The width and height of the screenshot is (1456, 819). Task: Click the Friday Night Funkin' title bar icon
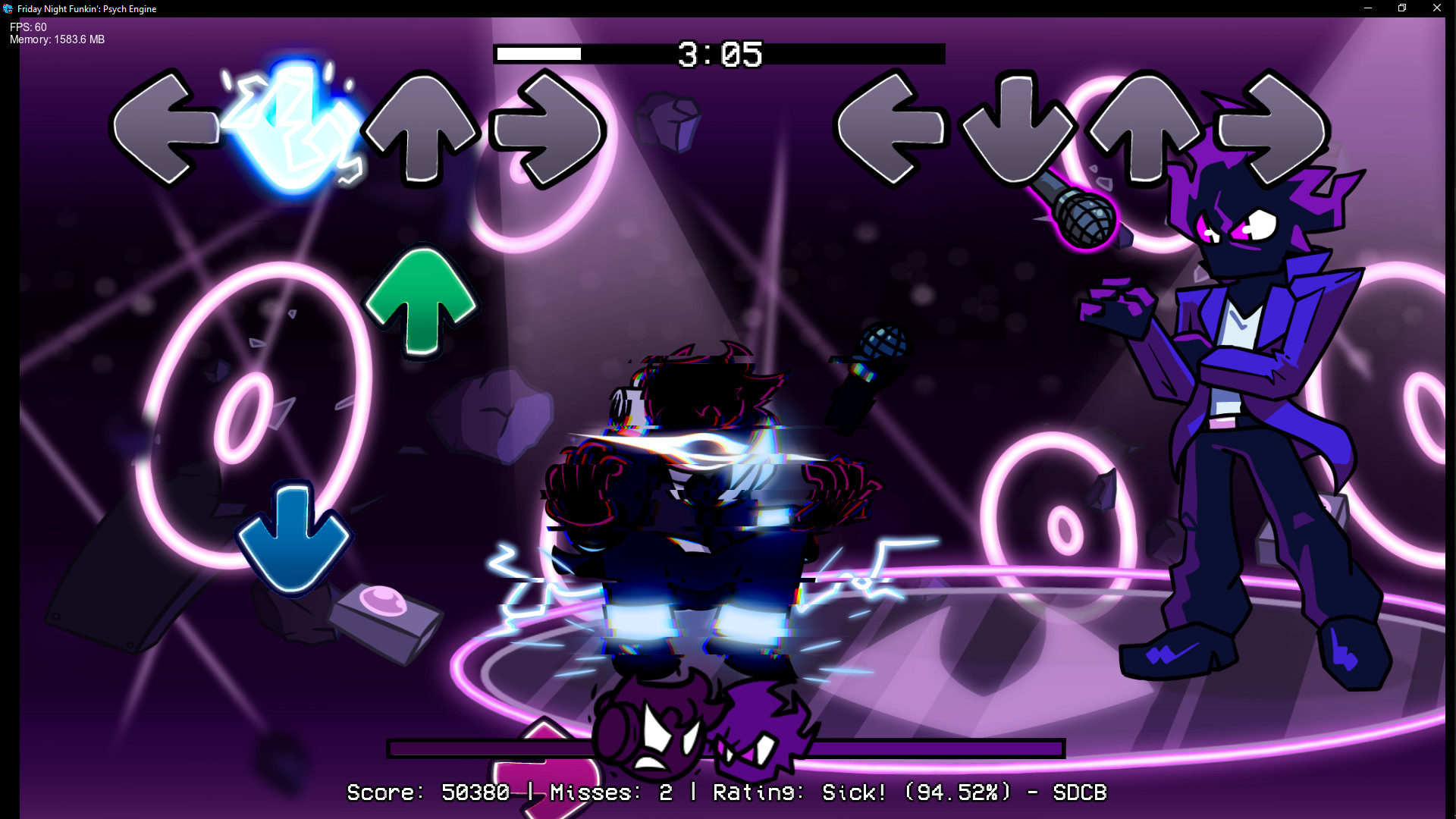click(x=8, y=8)
